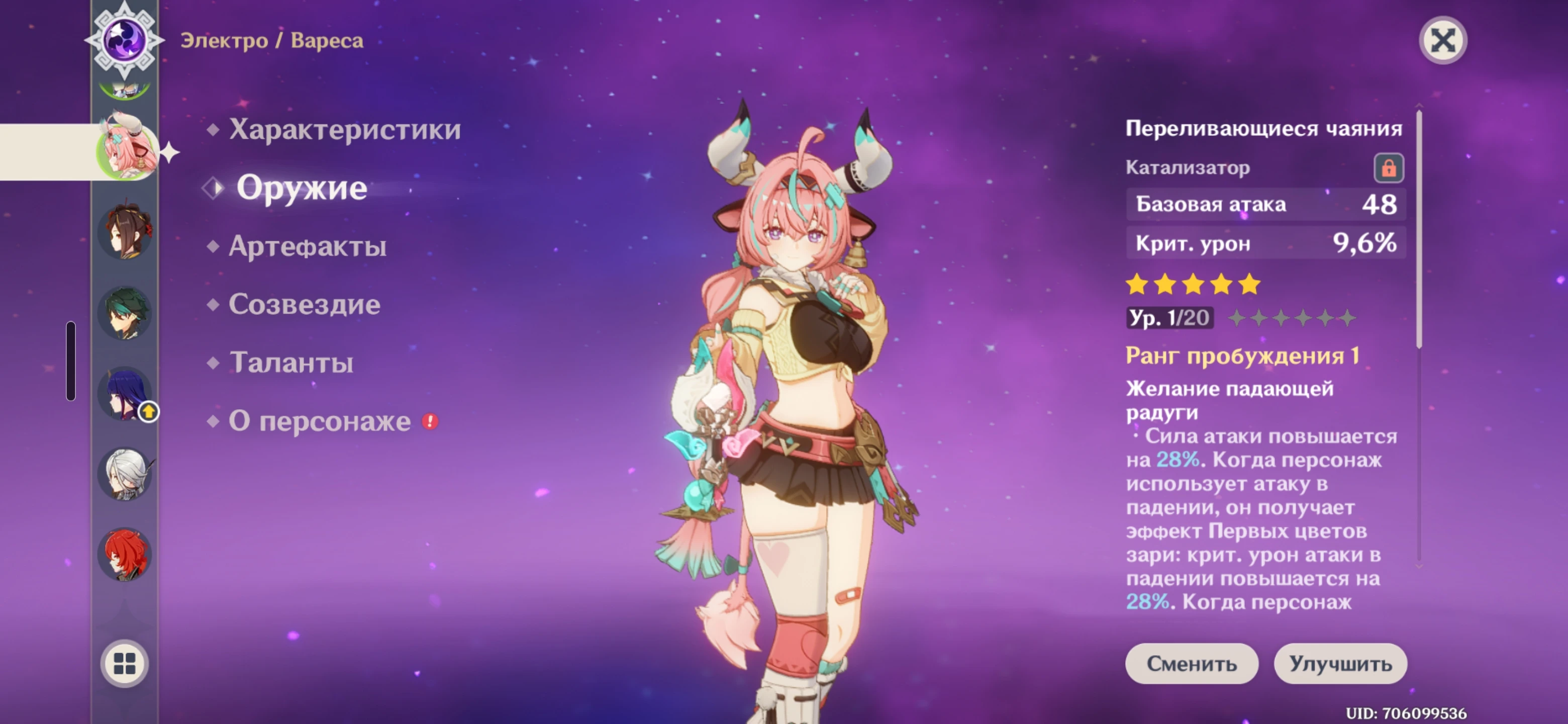Toggle the weapon lock icon
Viewport: 1568px width, 724px height.
point(1388,168)
